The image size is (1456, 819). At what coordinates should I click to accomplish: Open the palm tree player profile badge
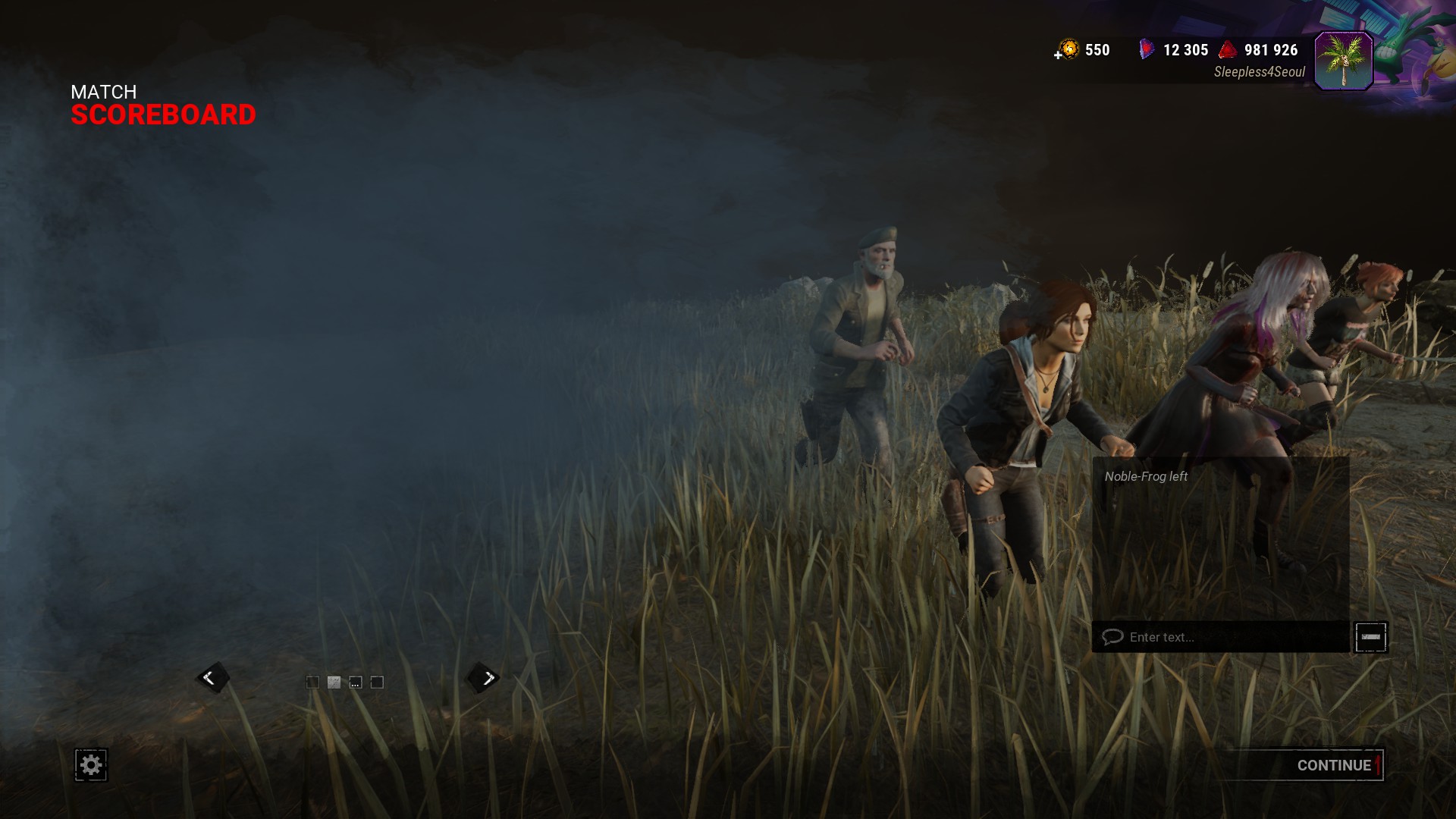[1343, 61]
